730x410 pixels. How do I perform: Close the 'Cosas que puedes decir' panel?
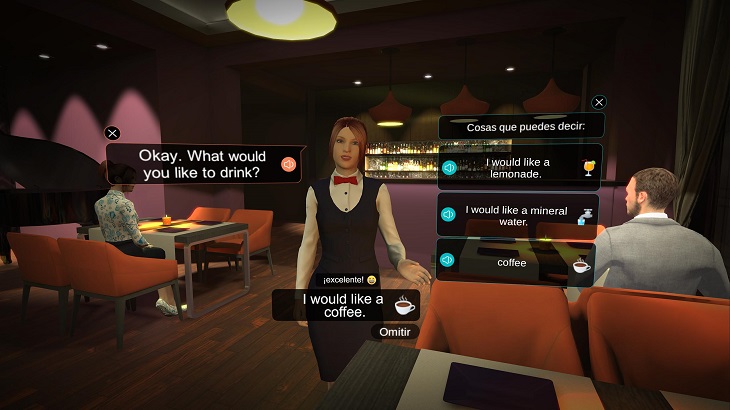599,102
